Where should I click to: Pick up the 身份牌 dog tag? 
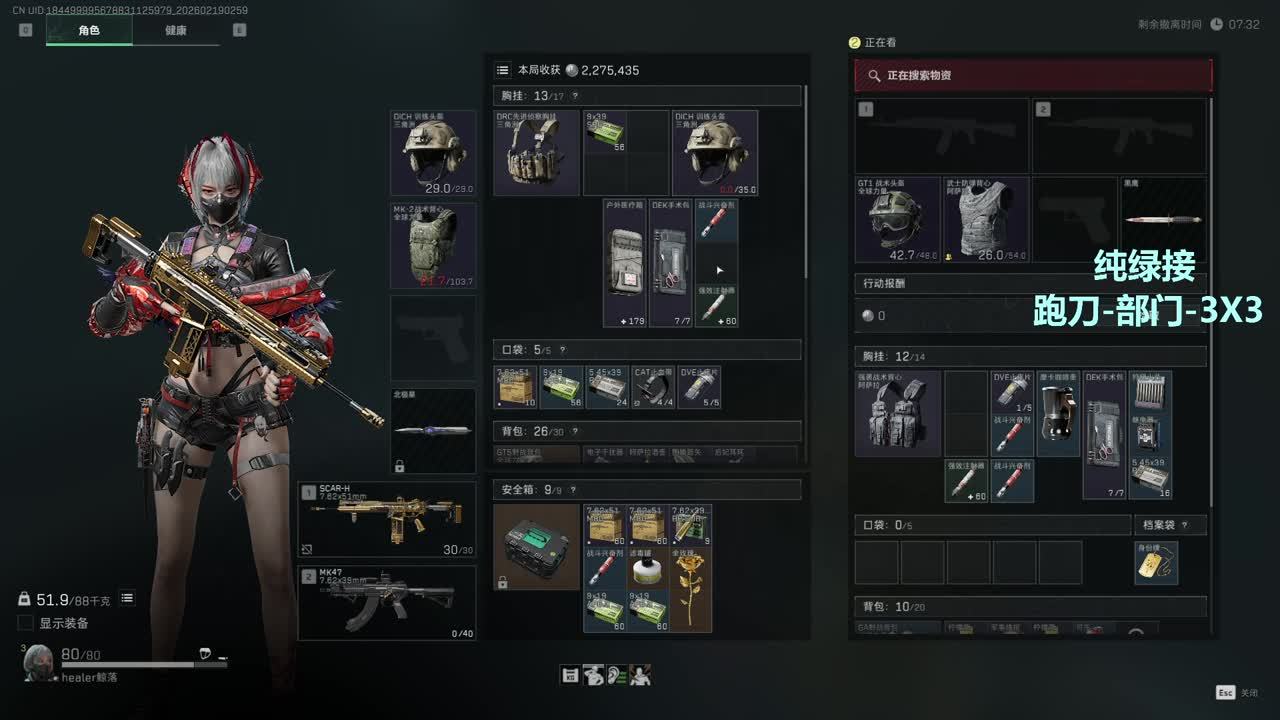click(x=1156, y=563)
